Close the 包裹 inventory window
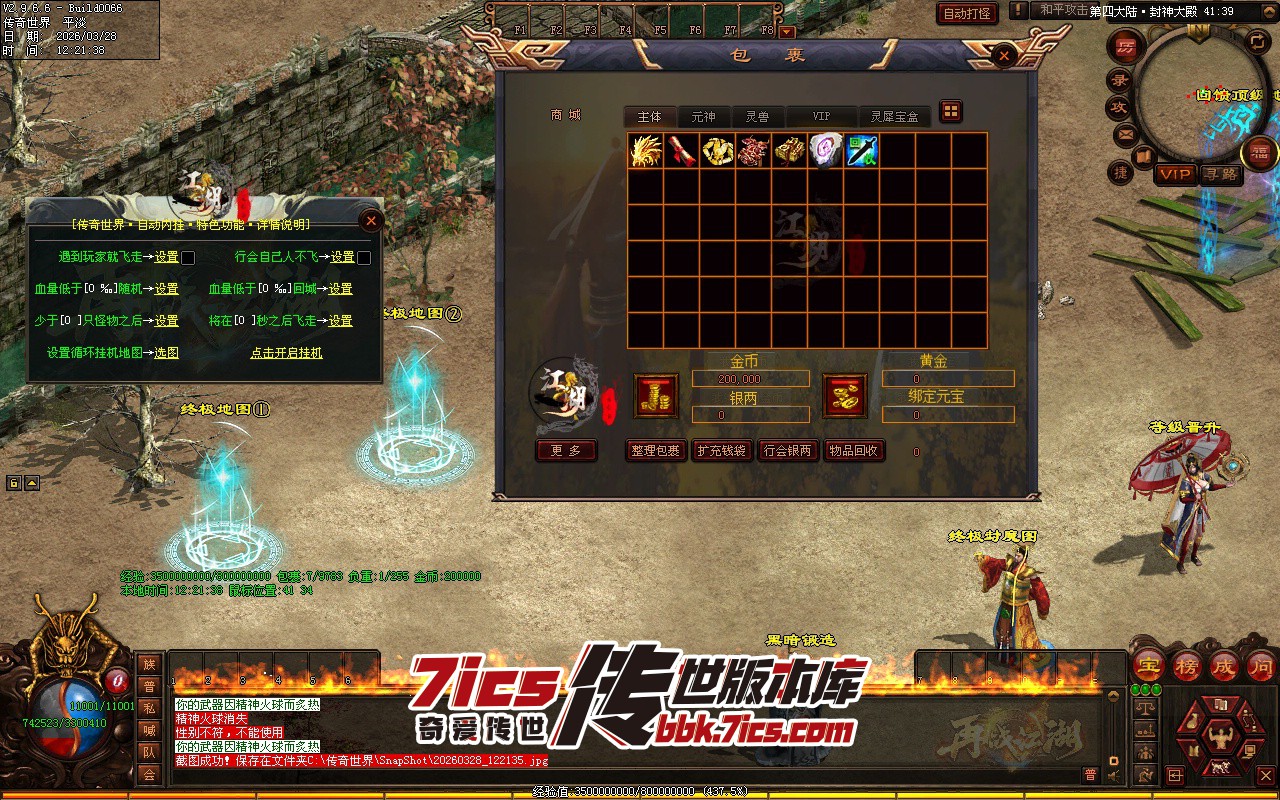 (1004, 56)
